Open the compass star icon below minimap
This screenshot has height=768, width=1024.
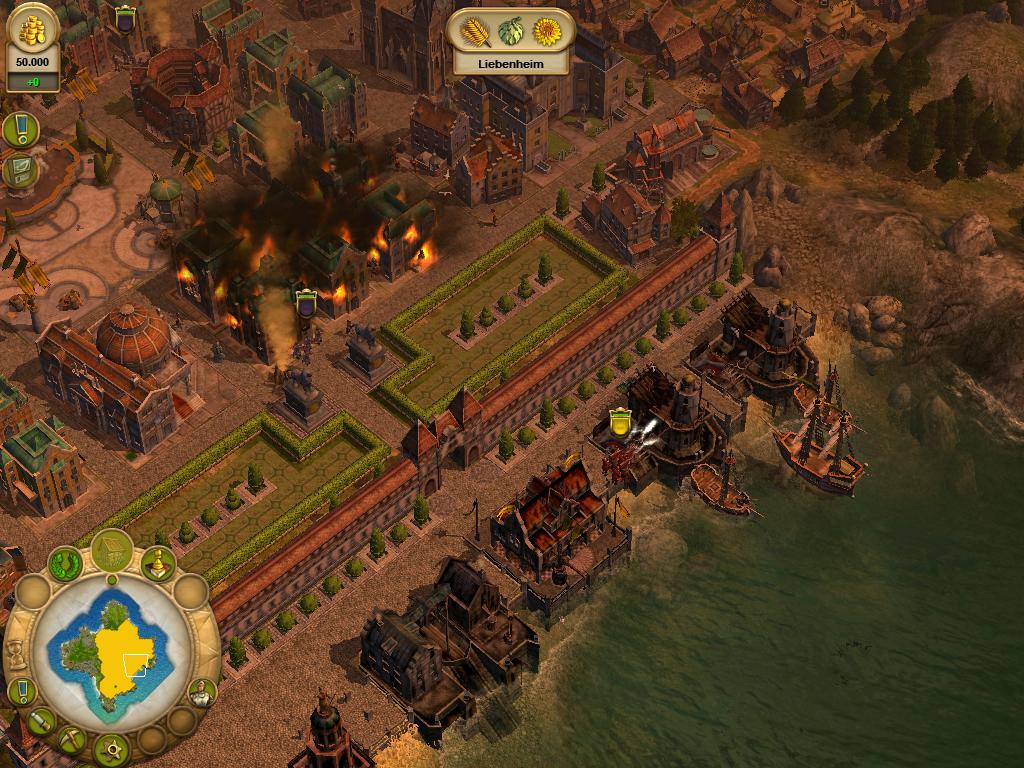coord(111,748)
